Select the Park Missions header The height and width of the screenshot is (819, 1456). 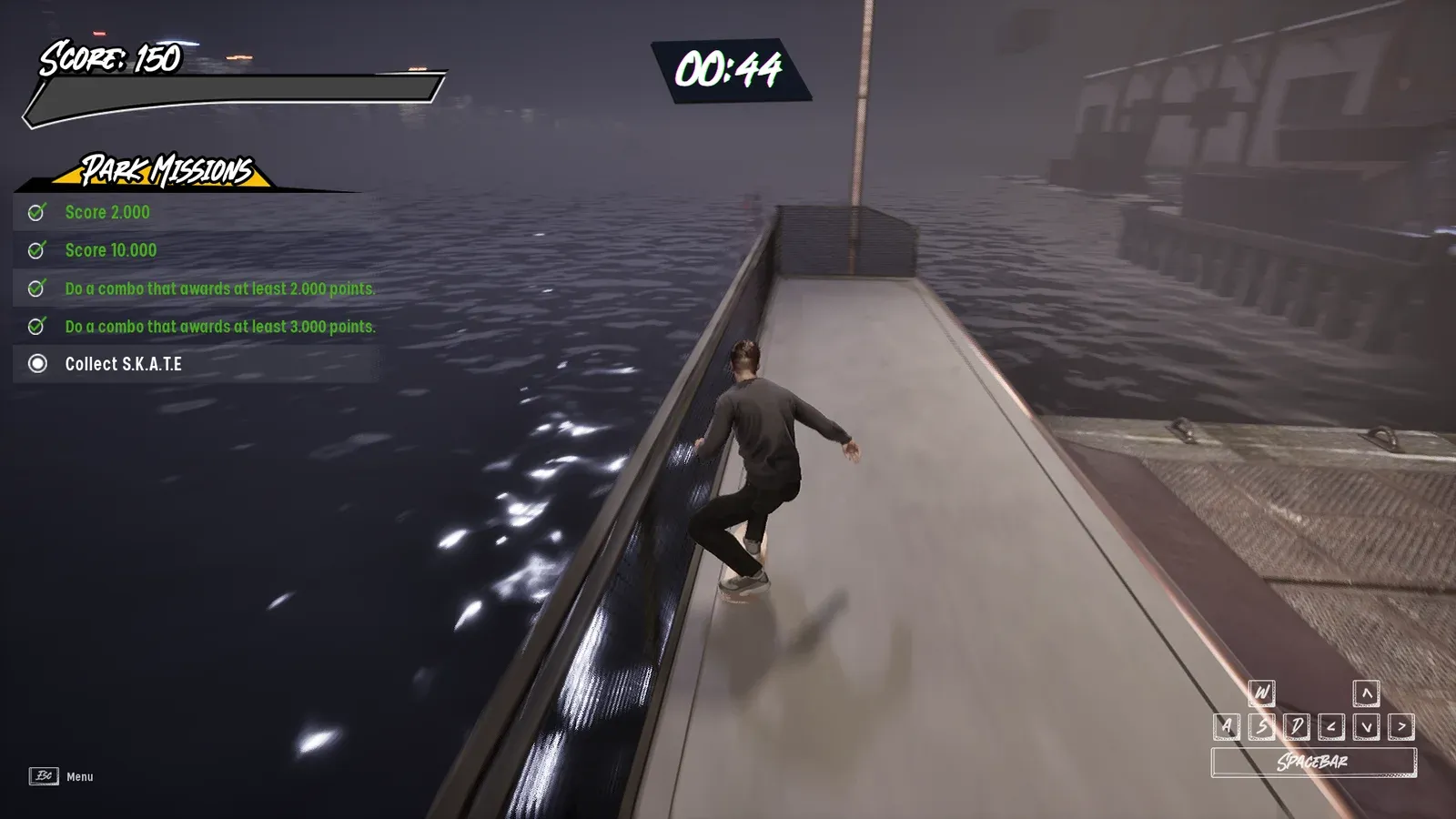coord(167,170)
